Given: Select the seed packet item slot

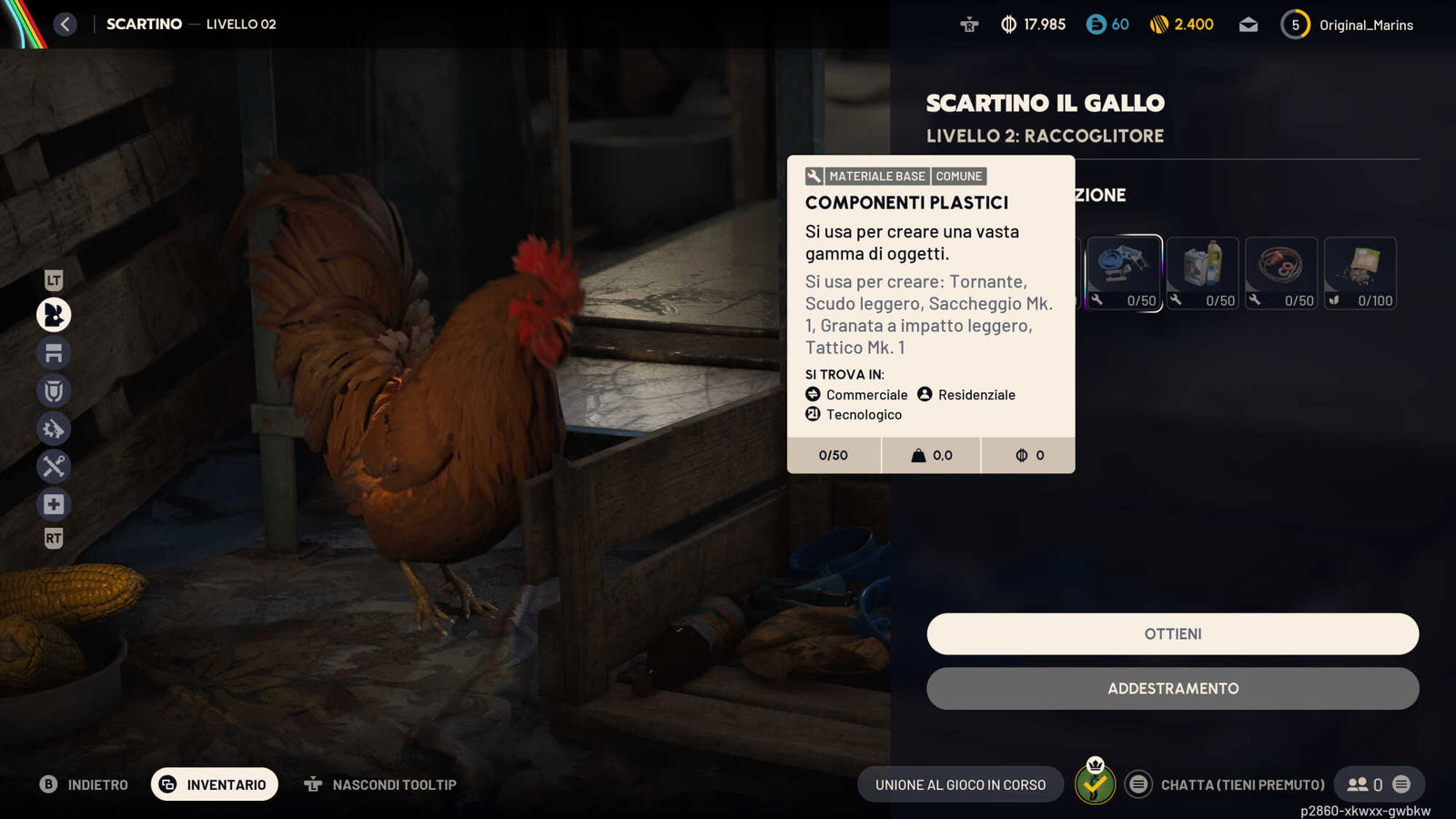Looking at the screenshot, I should pyautogui.click(x=1360, y=273).
